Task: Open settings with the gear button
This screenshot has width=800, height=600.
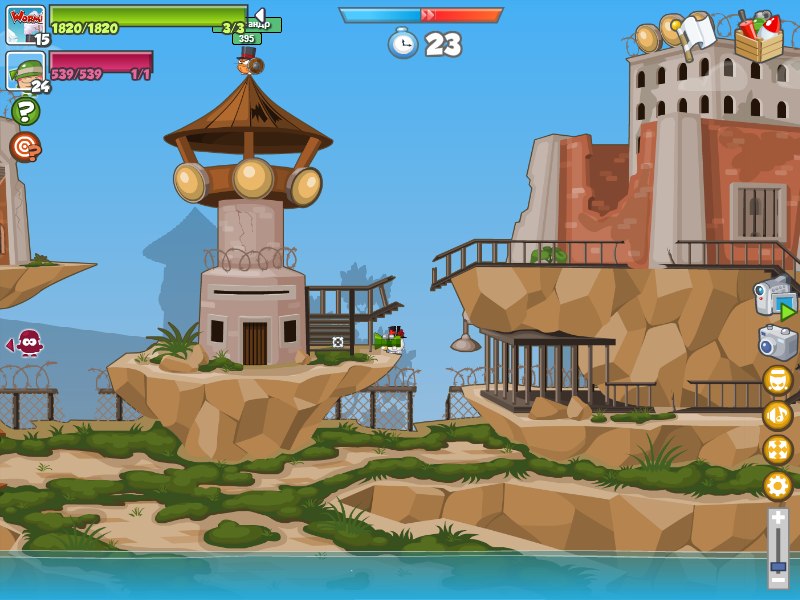Action: pyautogui.click(x=777, y=486)
